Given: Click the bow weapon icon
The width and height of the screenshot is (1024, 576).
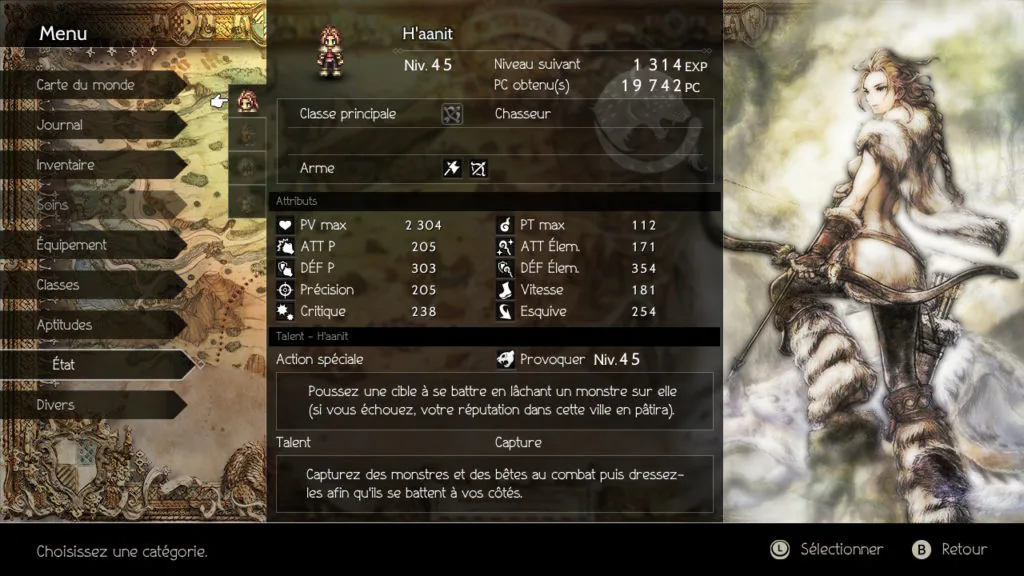Looking at the screenshot, I should pyautogui.click(x=478, y=169).
